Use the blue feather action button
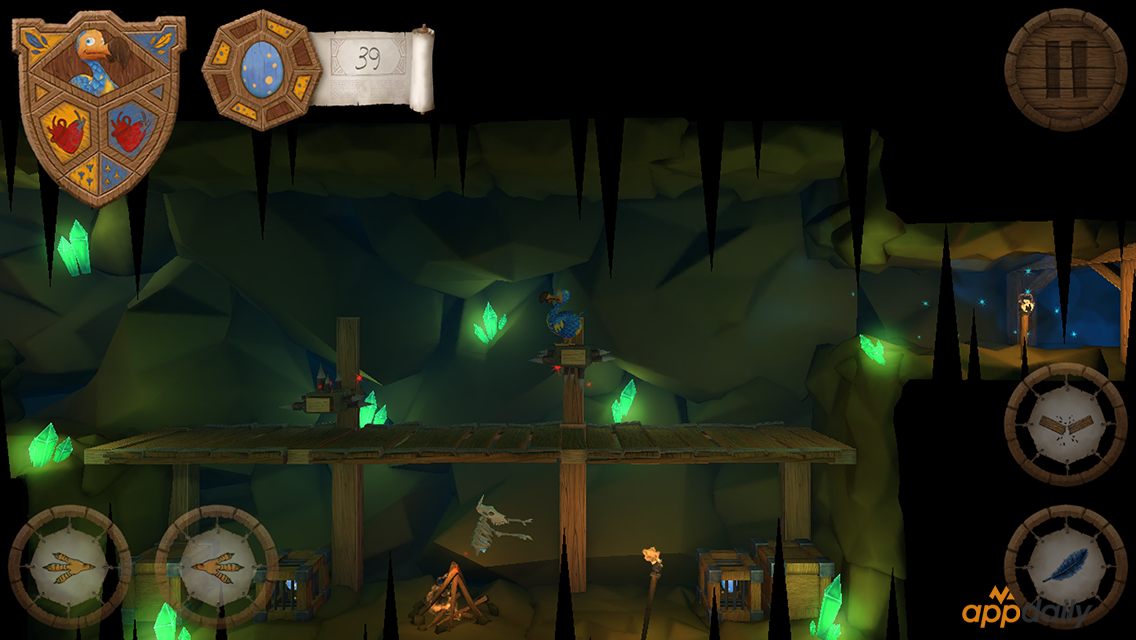 1065,566
